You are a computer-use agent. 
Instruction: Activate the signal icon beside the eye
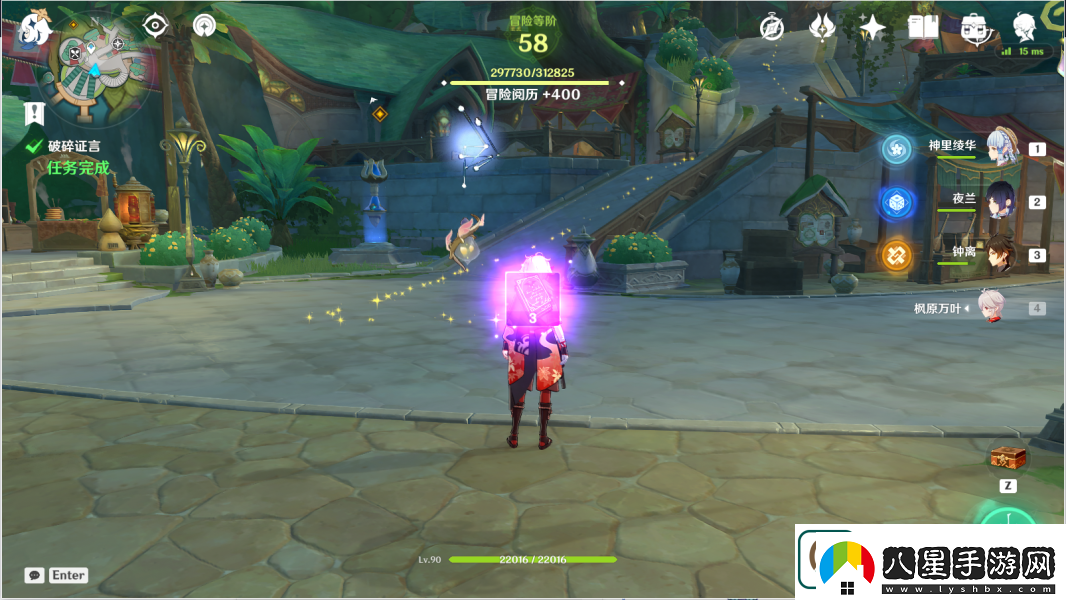point(205,25)
